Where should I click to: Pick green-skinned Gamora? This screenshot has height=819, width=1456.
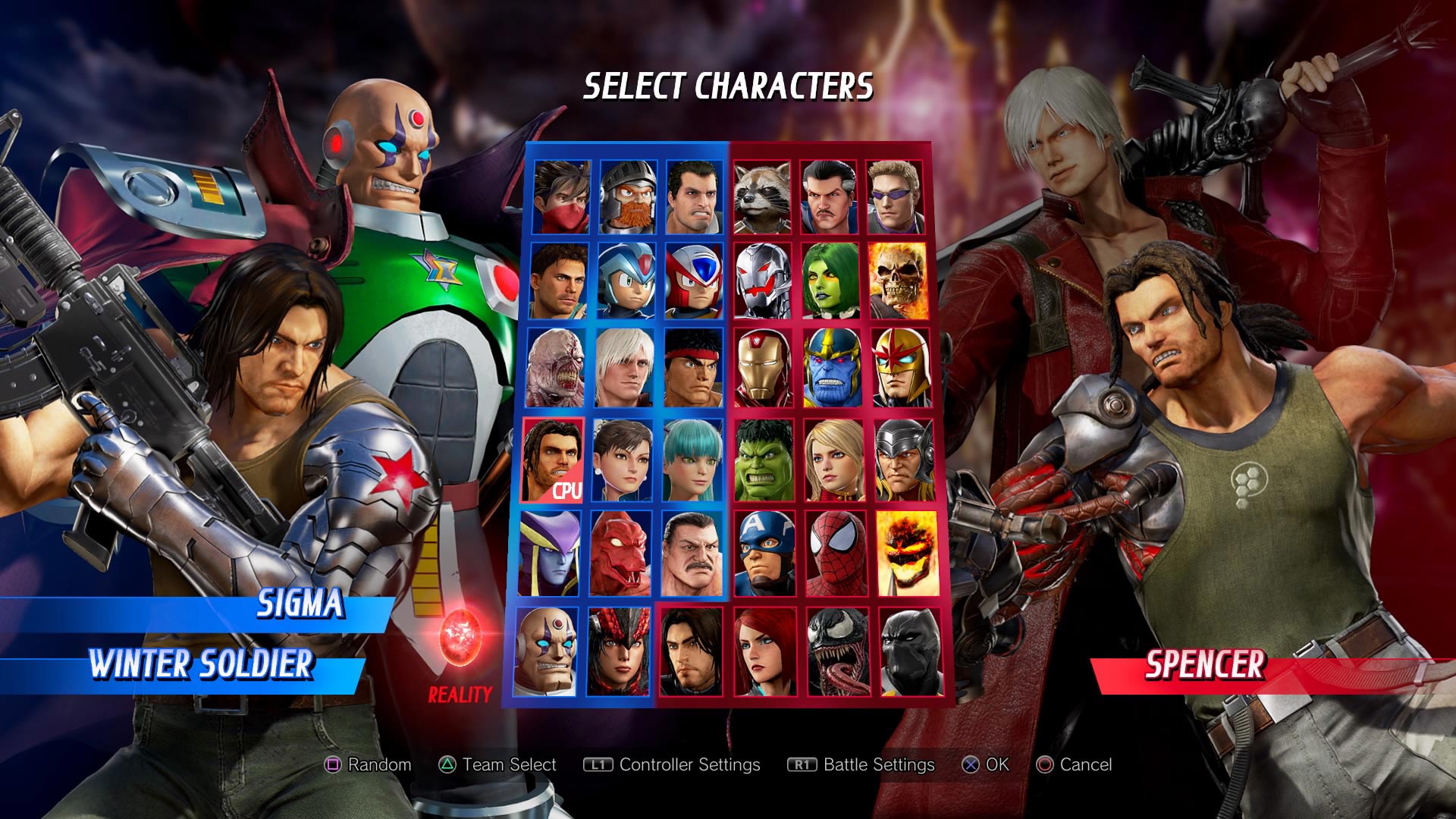click(830, 281)
